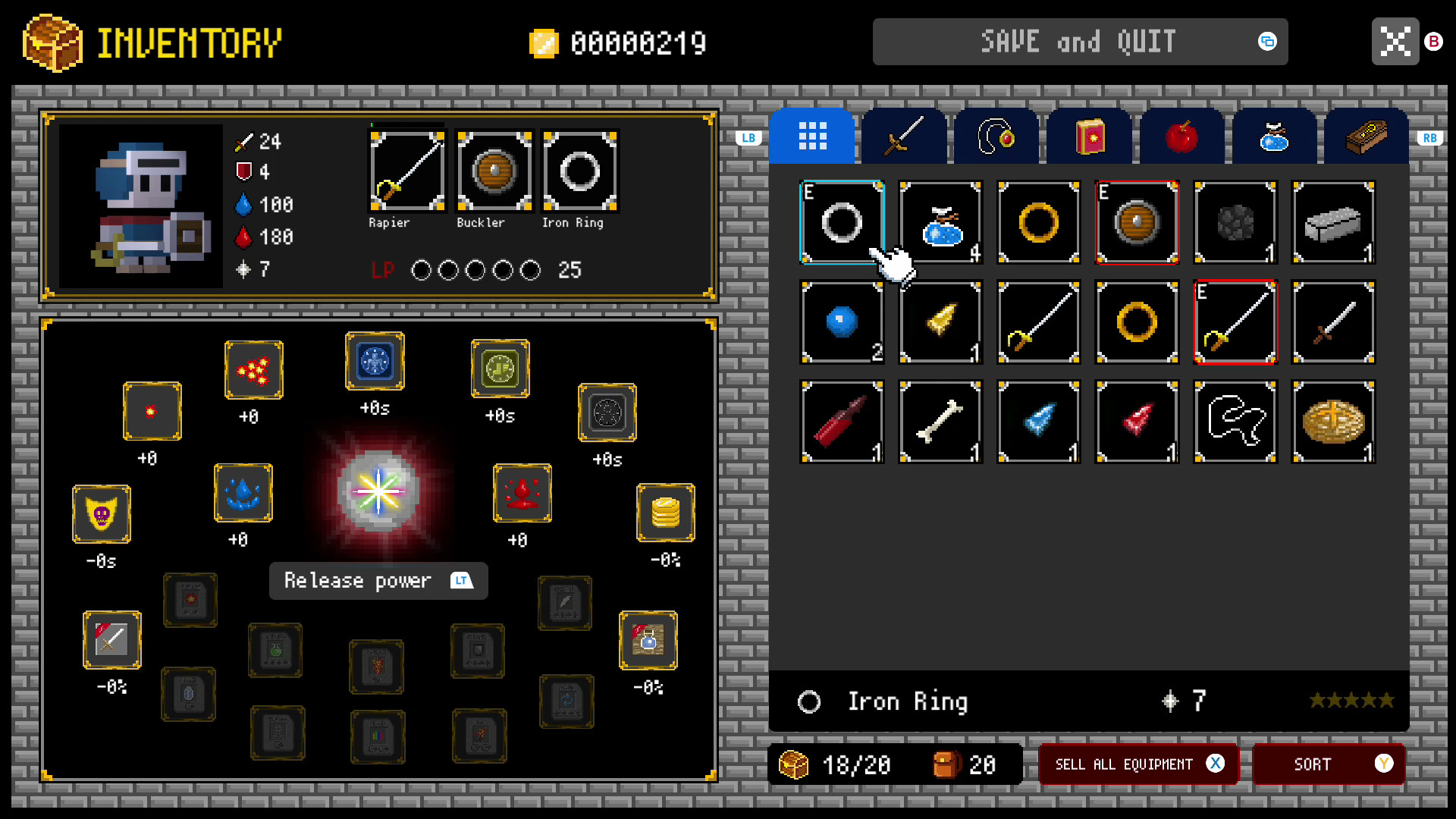Screen dimensions: 1456x819
Task: Click the blue slime stack of four
Action: pos(940,222)
